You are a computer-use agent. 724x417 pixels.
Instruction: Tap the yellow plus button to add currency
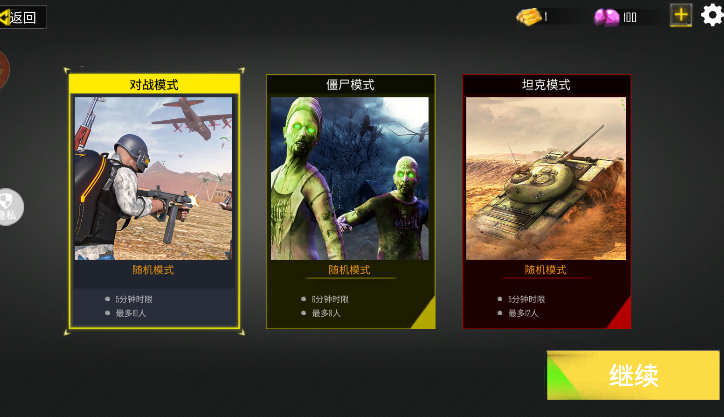681,15
